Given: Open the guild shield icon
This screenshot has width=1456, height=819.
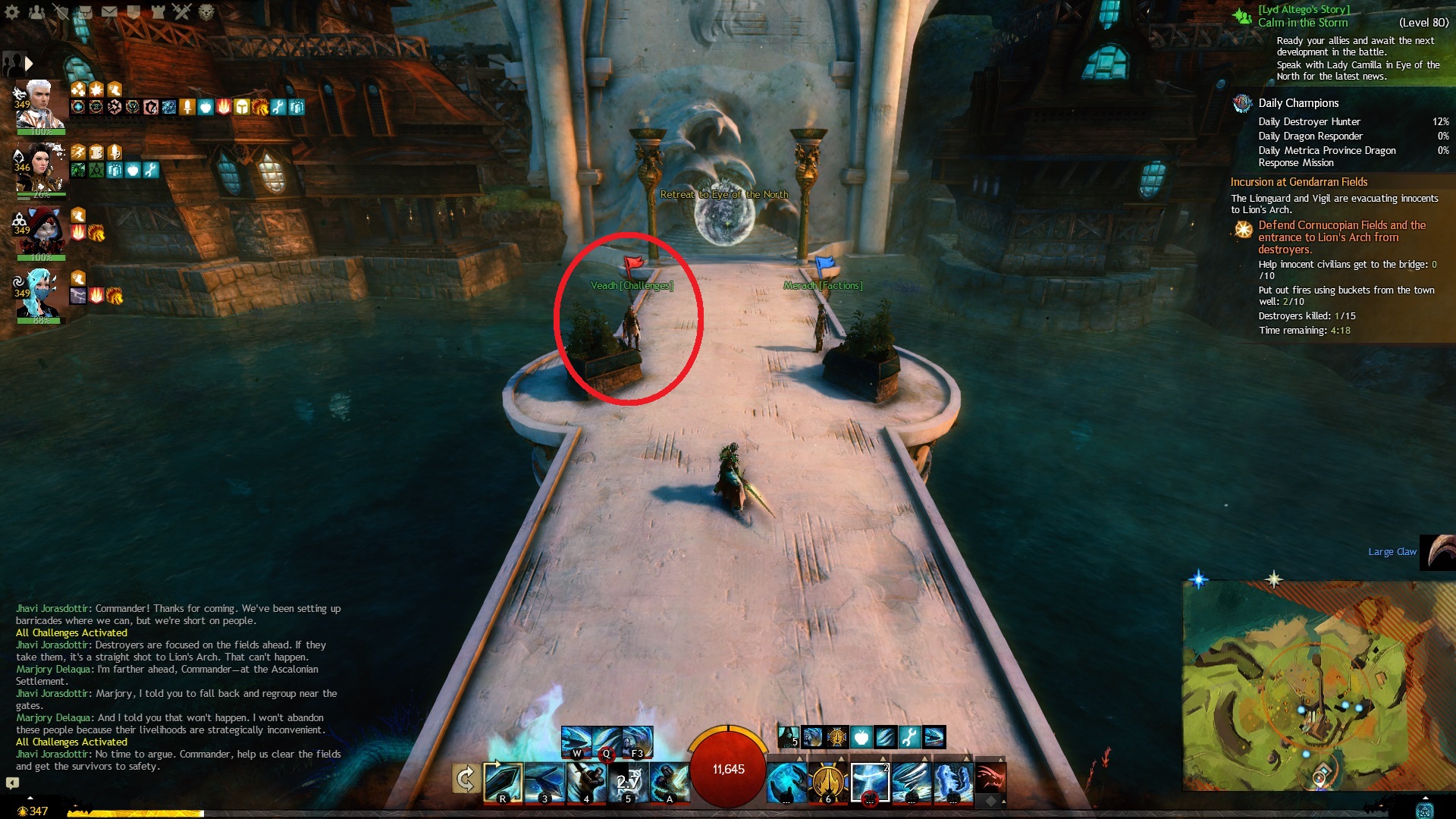Looking at the screenshot, I should pos(133,11).
